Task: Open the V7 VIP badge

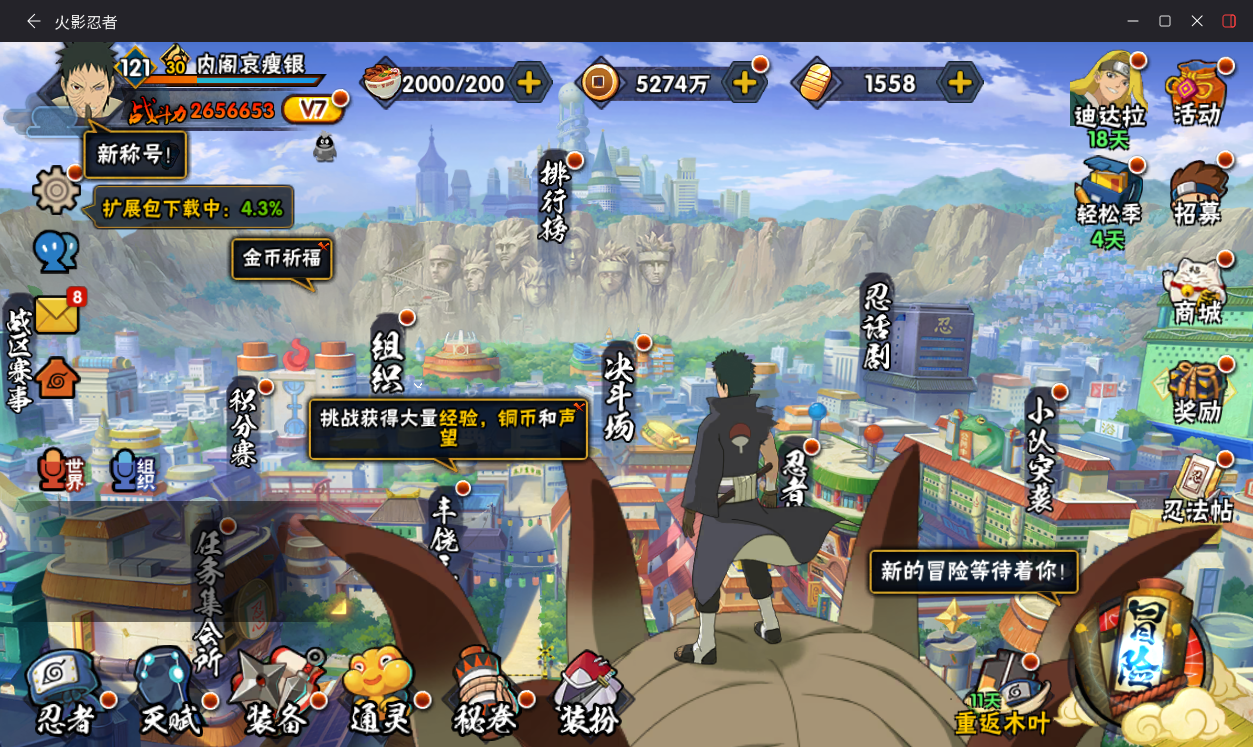Action: (x=313, y=109)
